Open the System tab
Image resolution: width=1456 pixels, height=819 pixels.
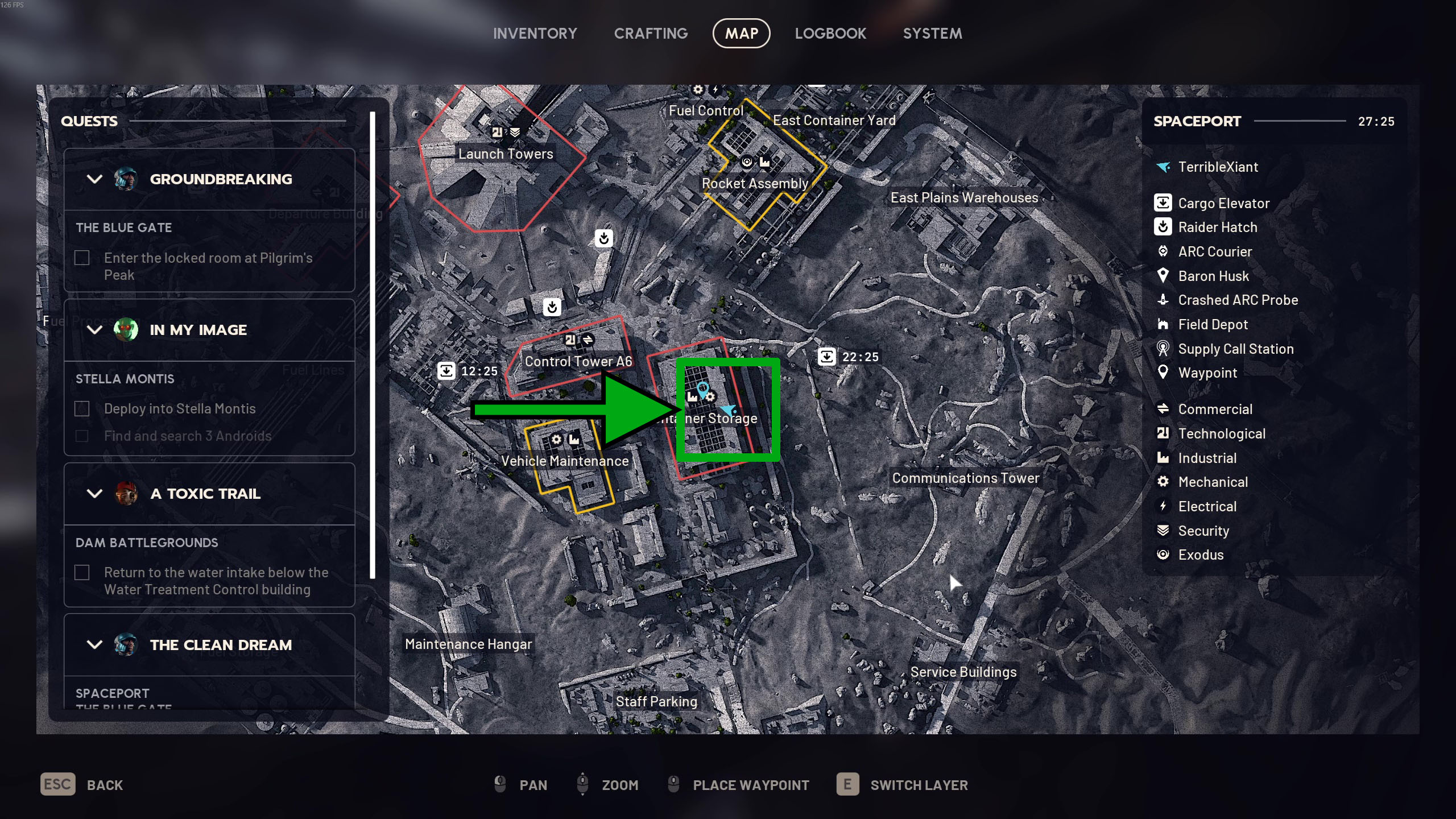(932, 34)
